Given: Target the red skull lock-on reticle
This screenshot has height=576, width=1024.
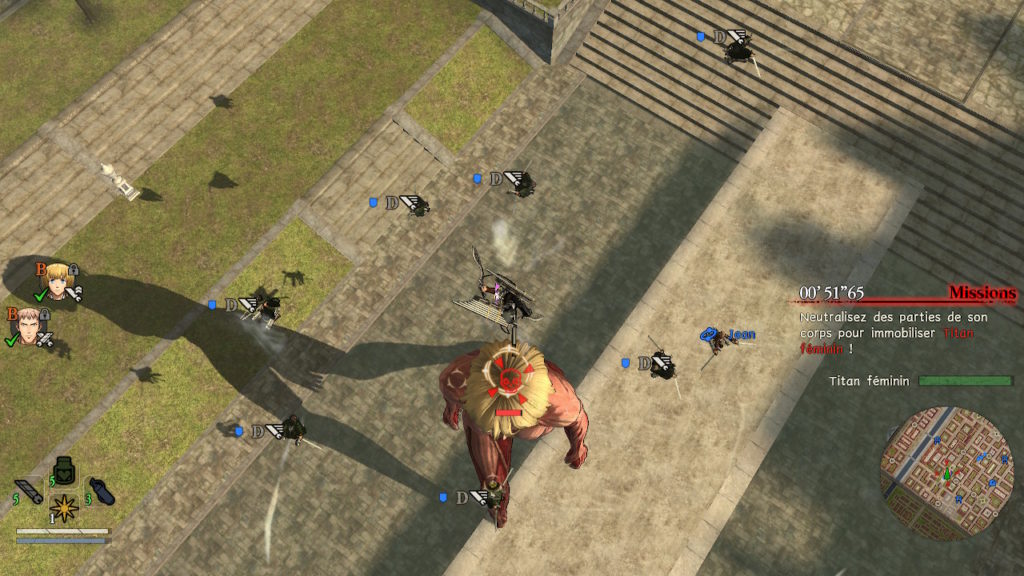Looking at the screenshot, I should (x=508, y=381).
